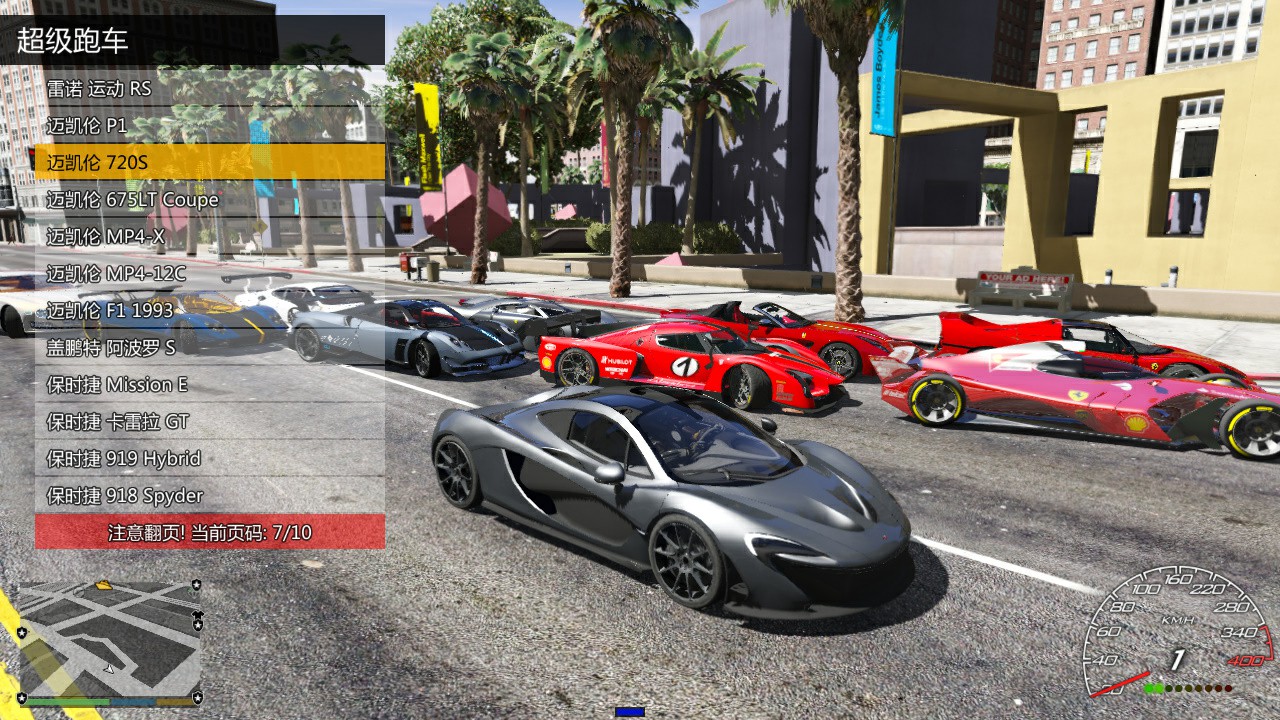Select 保时捷 Mission E
1280x720 pixels.
[210, 384]
